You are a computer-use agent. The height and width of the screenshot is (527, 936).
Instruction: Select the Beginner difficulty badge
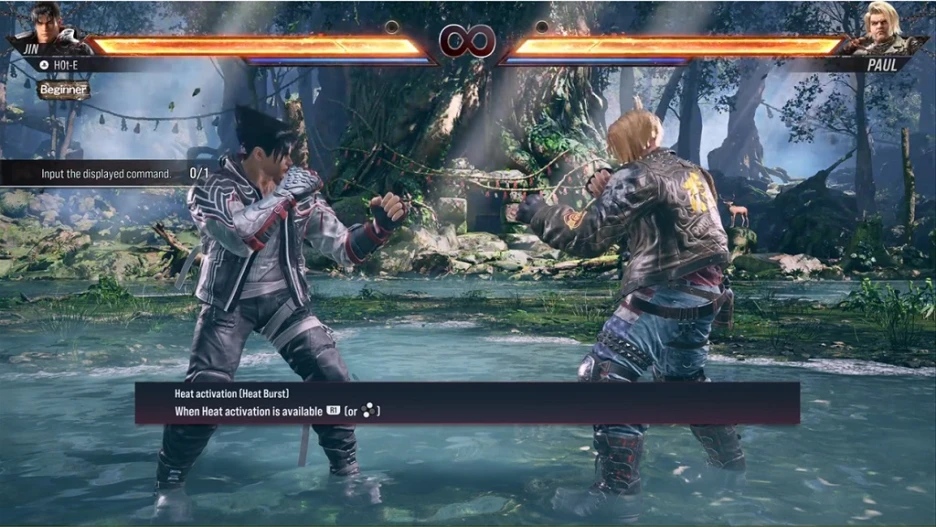point(64,90)
